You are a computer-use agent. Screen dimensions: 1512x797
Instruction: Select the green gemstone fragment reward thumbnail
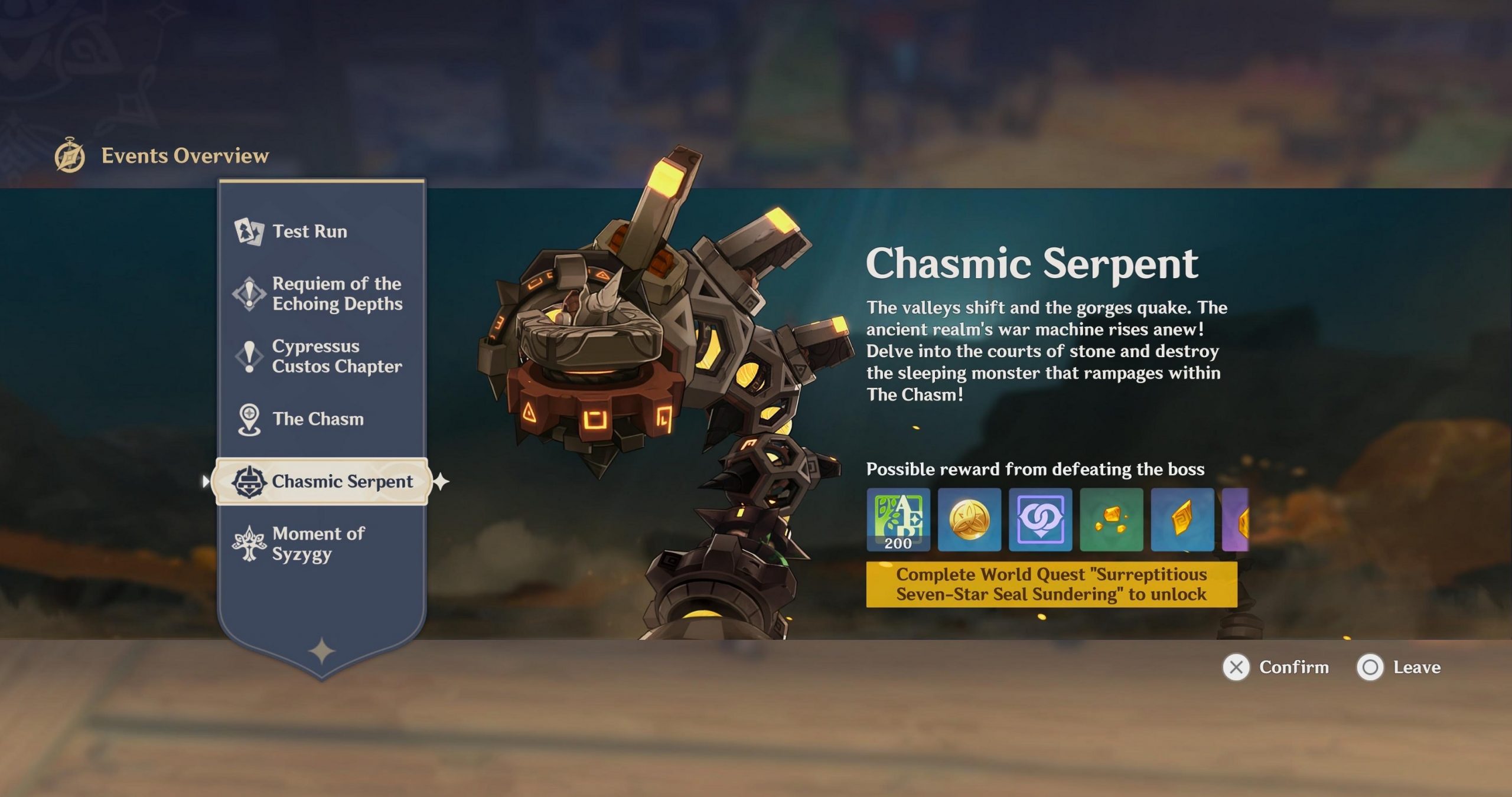point(1111,521)
